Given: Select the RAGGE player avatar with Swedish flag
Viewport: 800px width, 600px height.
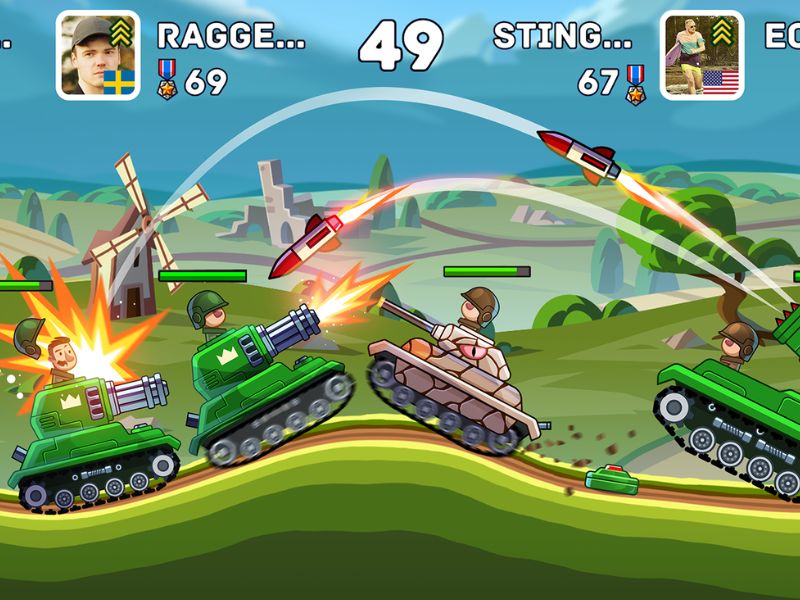Looking at the screenshot, I should [x=98, y=54].
